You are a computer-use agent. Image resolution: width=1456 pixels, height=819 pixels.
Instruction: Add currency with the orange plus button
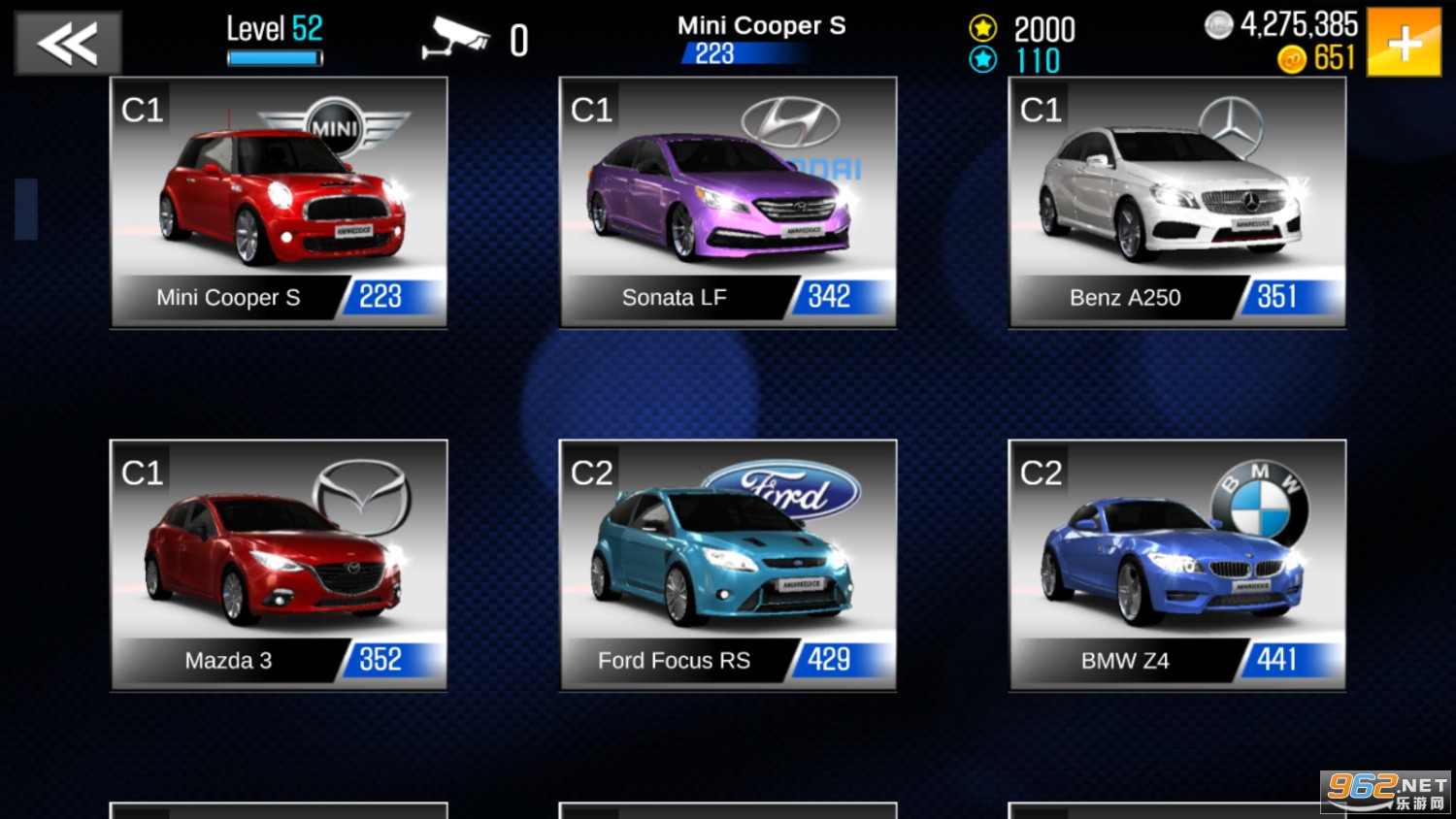click(1404, 43)
